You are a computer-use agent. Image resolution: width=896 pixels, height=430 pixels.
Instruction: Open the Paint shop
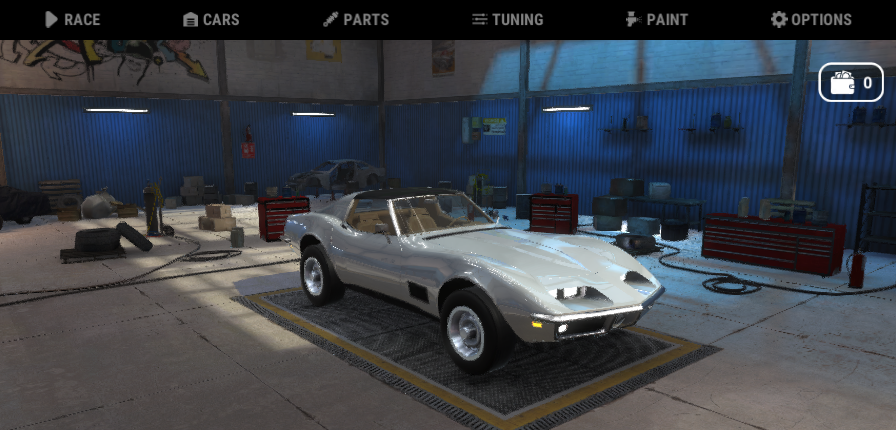point(656,19)
